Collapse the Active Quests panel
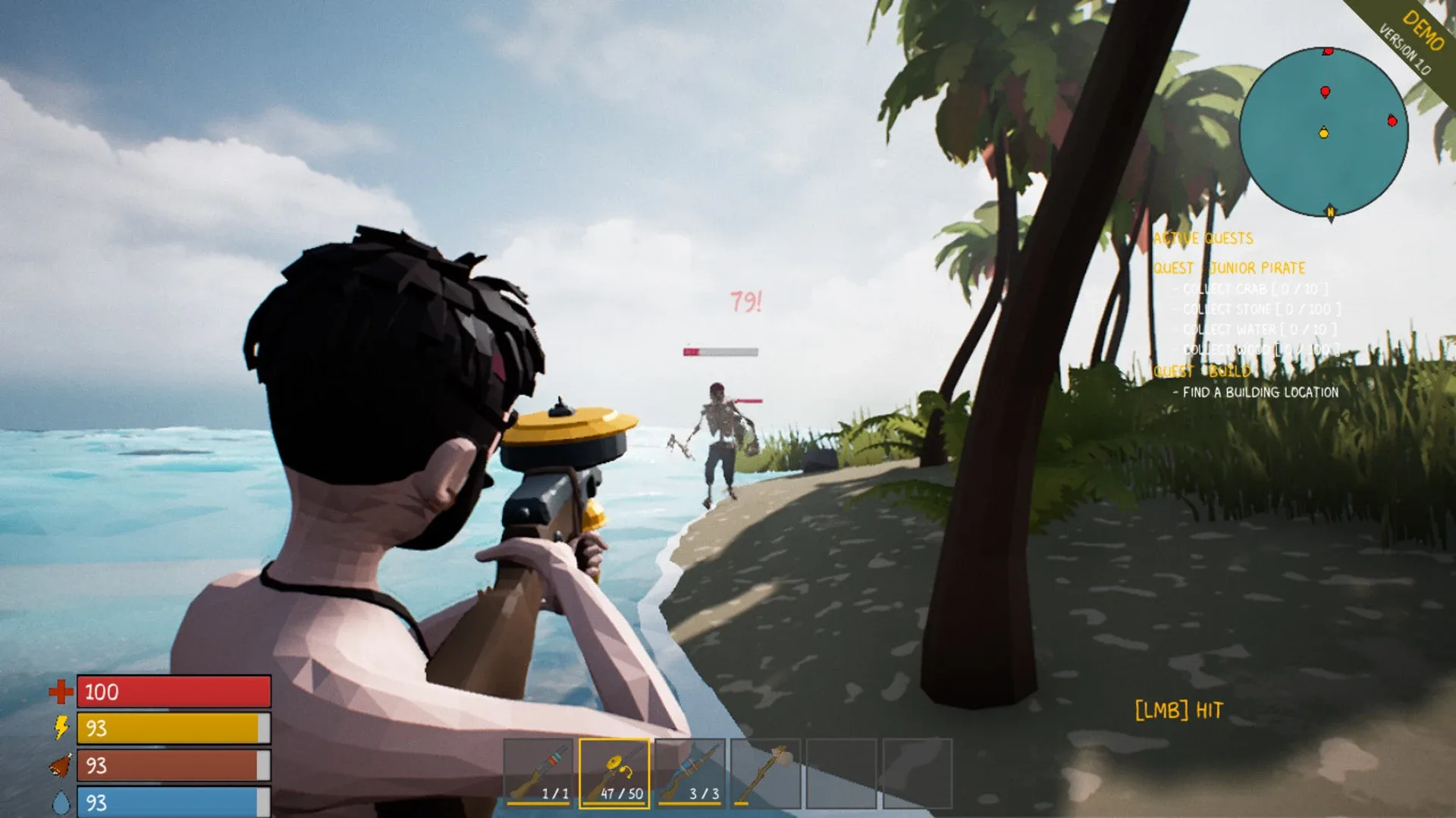The height and width of the screenshot is (818, 1456). pyautogui.click(x=1203, y=239)
